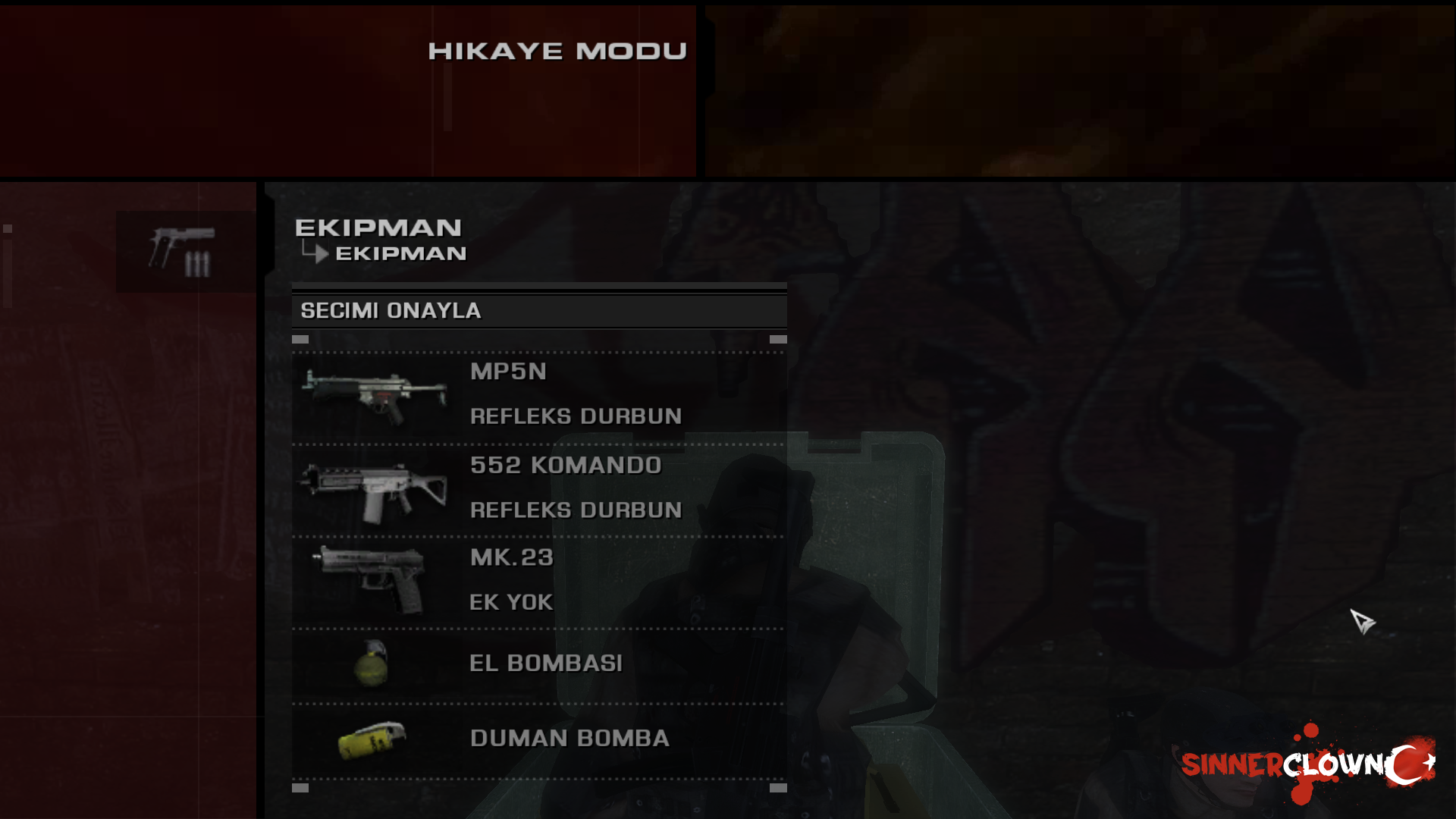Choose the 552 KOMANDO rifle row
Image resolution: width=1456 pixels, height=819 pixels.
point(565,465)
